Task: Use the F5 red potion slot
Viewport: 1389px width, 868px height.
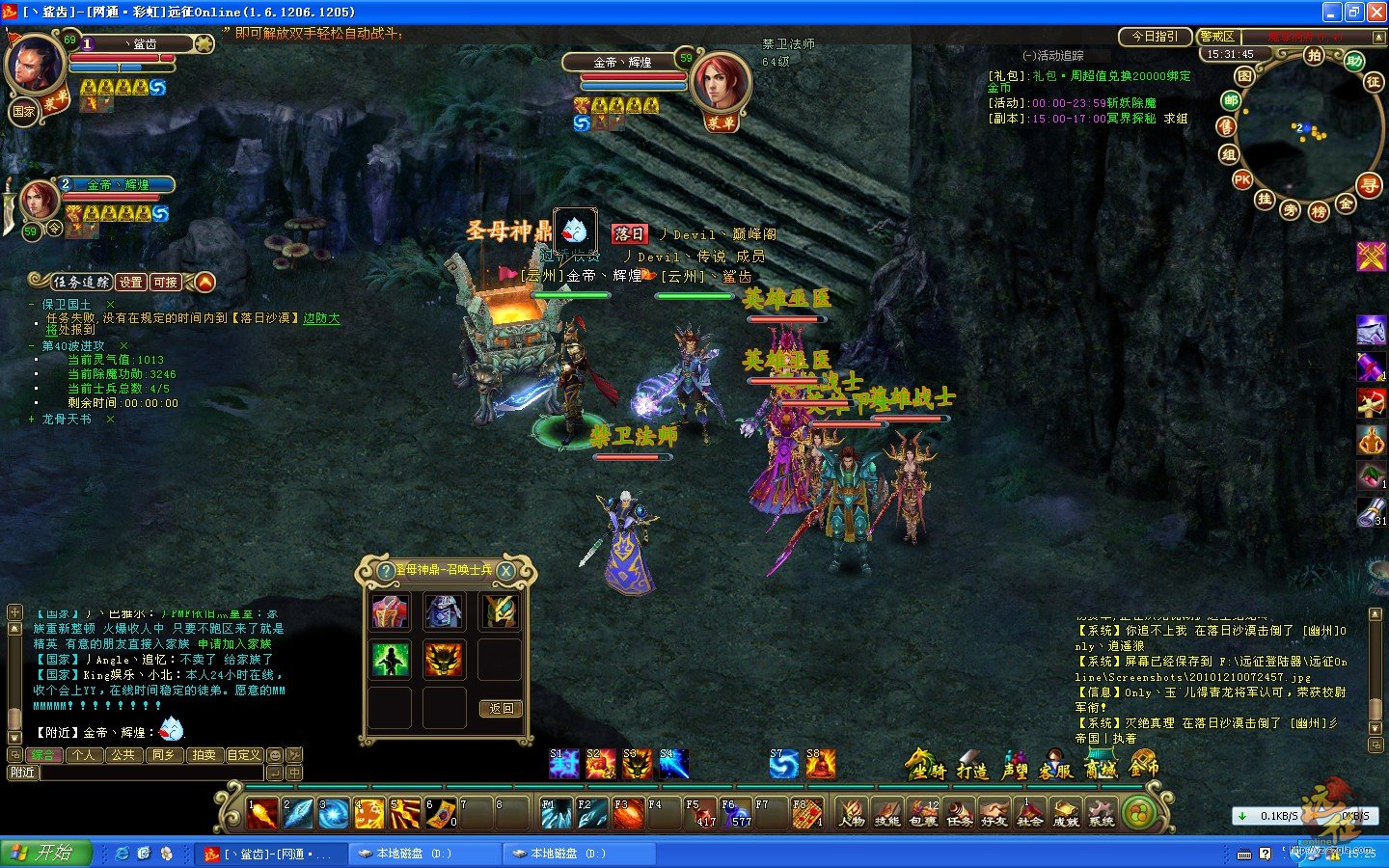Action: (x=699, y=813)
